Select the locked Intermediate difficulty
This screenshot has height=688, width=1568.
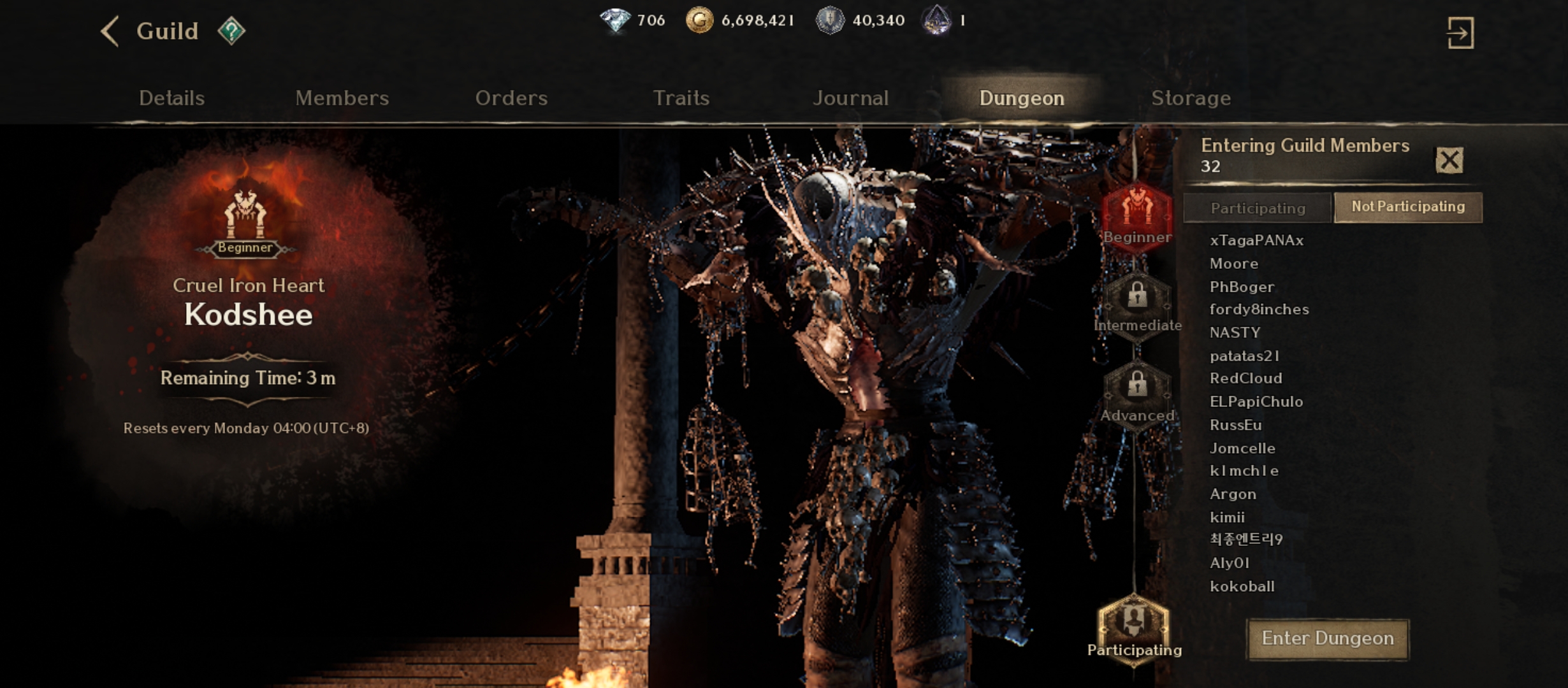coord(1137,304)
